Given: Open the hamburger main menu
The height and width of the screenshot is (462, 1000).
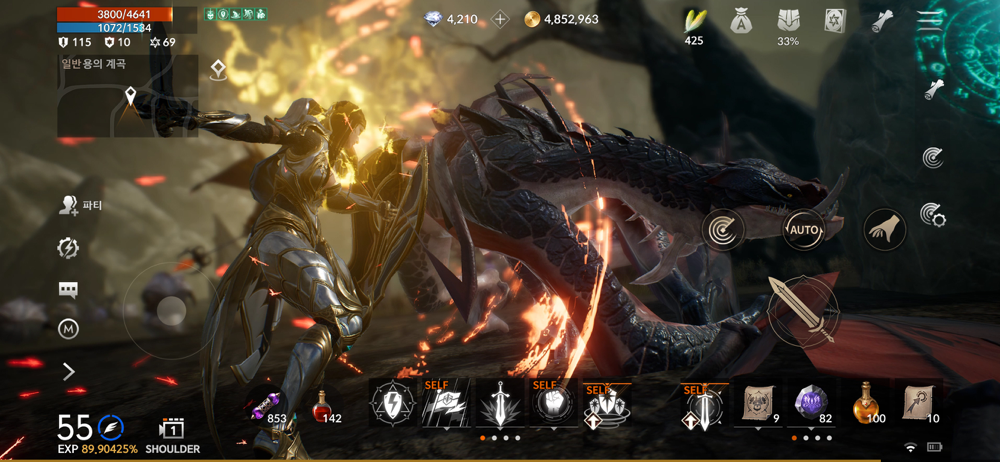Looking at the screenshot, I should click(x=931, y=19).
